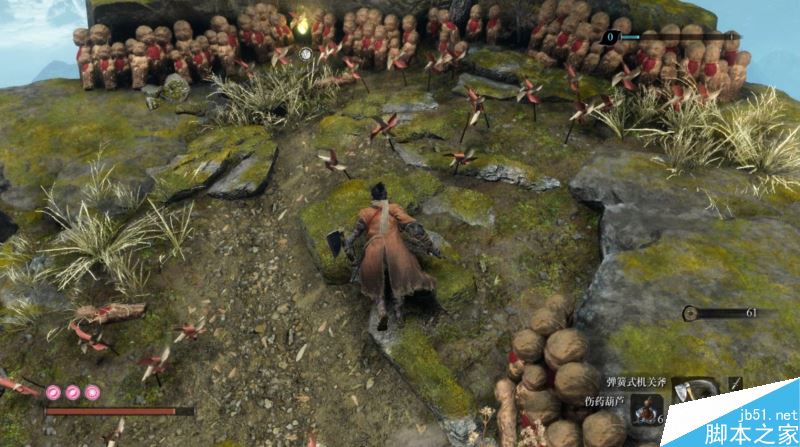Click the spirit emblem icon

tap(691, 314)
